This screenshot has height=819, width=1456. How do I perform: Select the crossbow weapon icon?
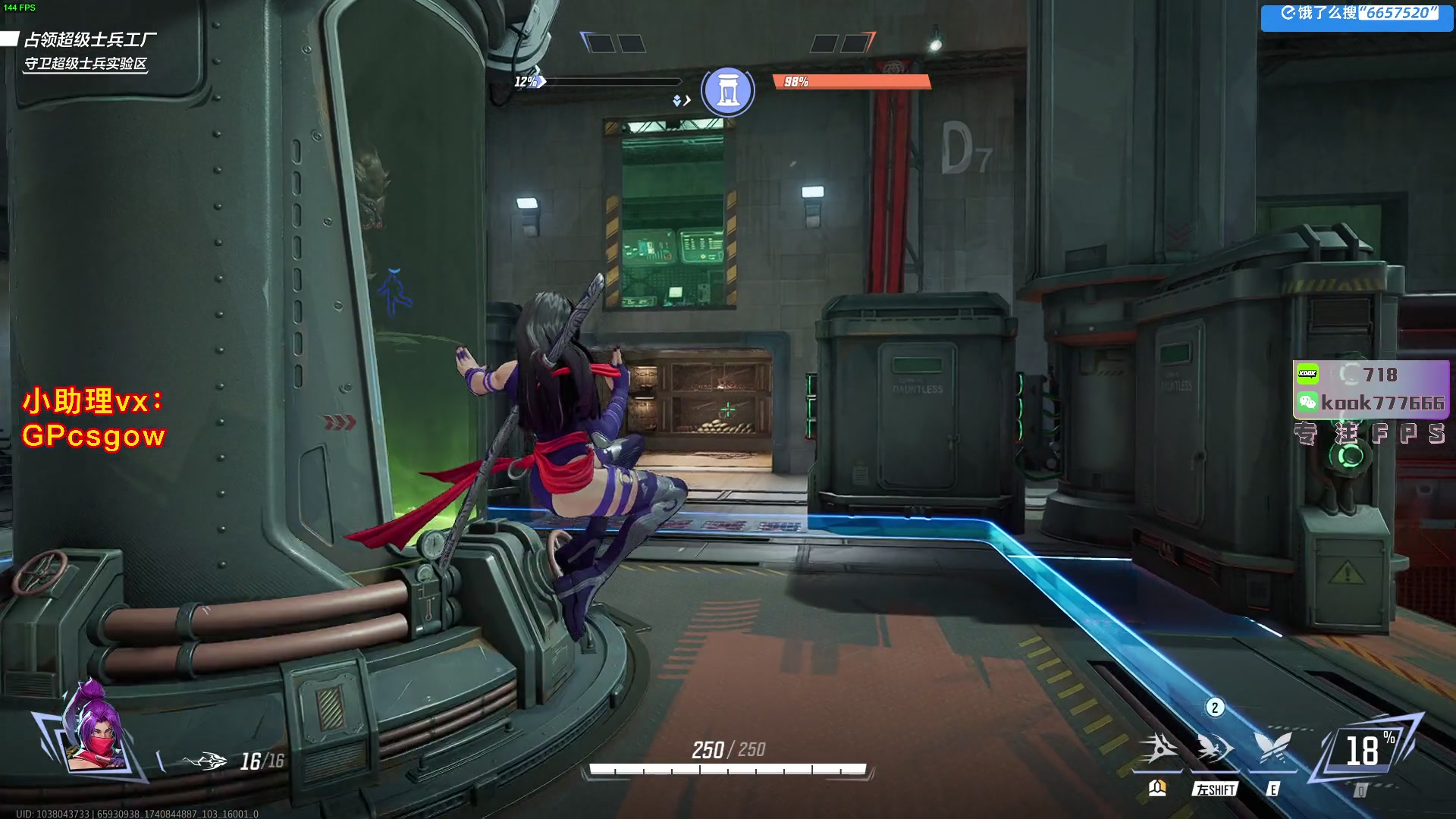pyautogui.click(x=203, y=761)
